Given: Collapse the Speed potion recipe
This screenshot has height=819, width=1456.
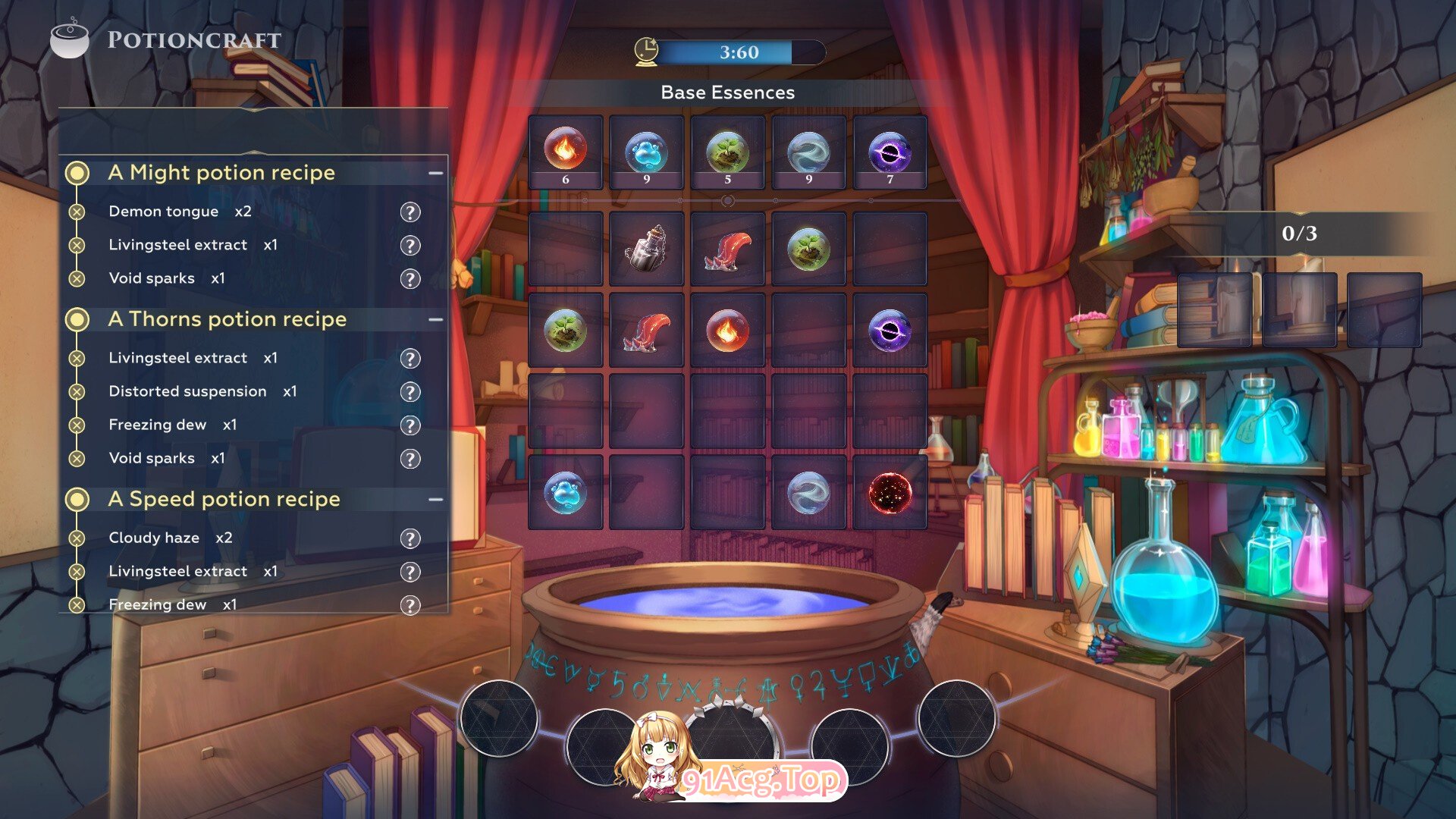Looking at the screenshot, I should 435,499.
